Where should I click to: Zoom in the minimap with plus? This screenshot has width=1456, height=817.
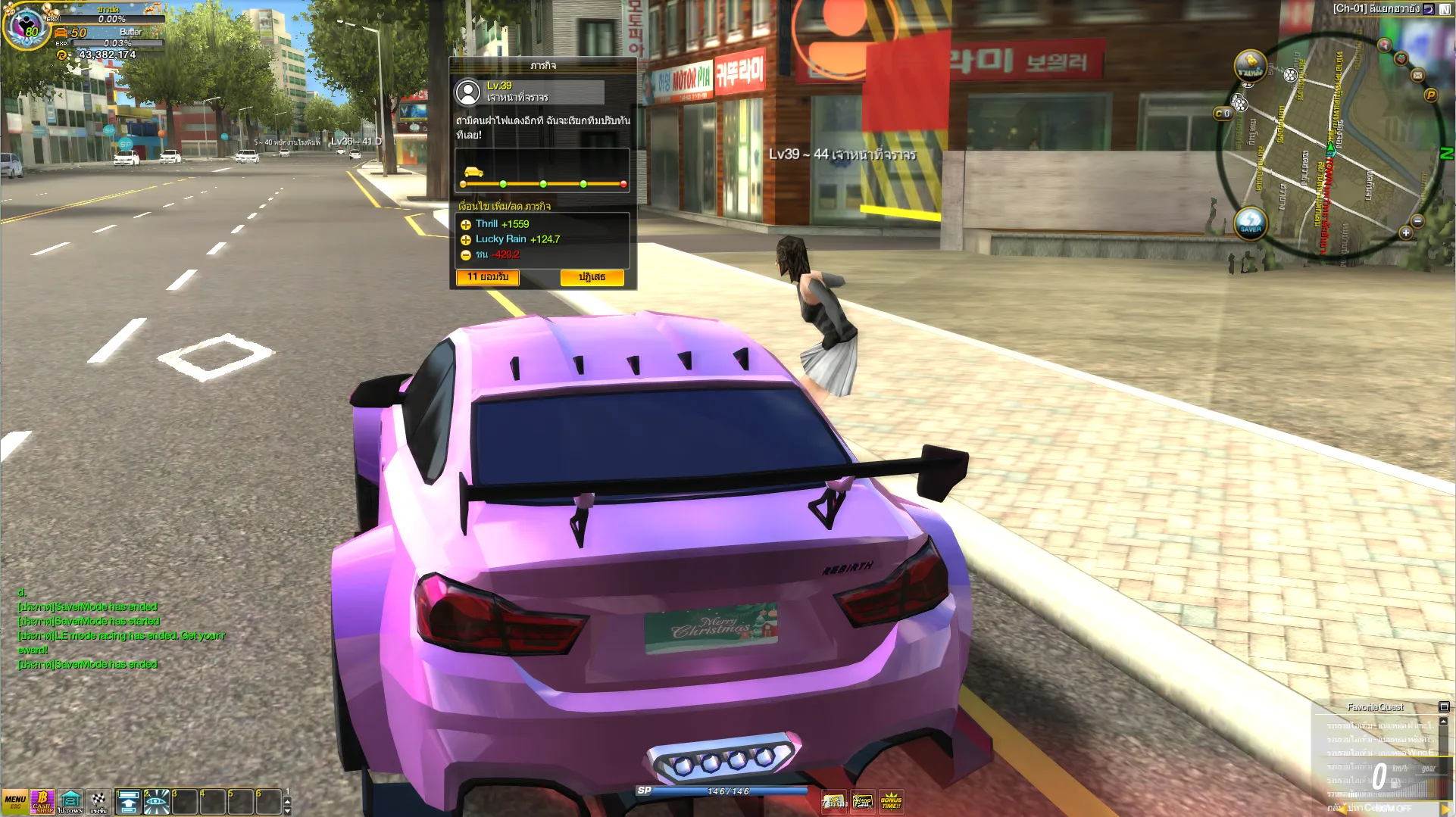pyautogui.click(x=1406, y=233)
